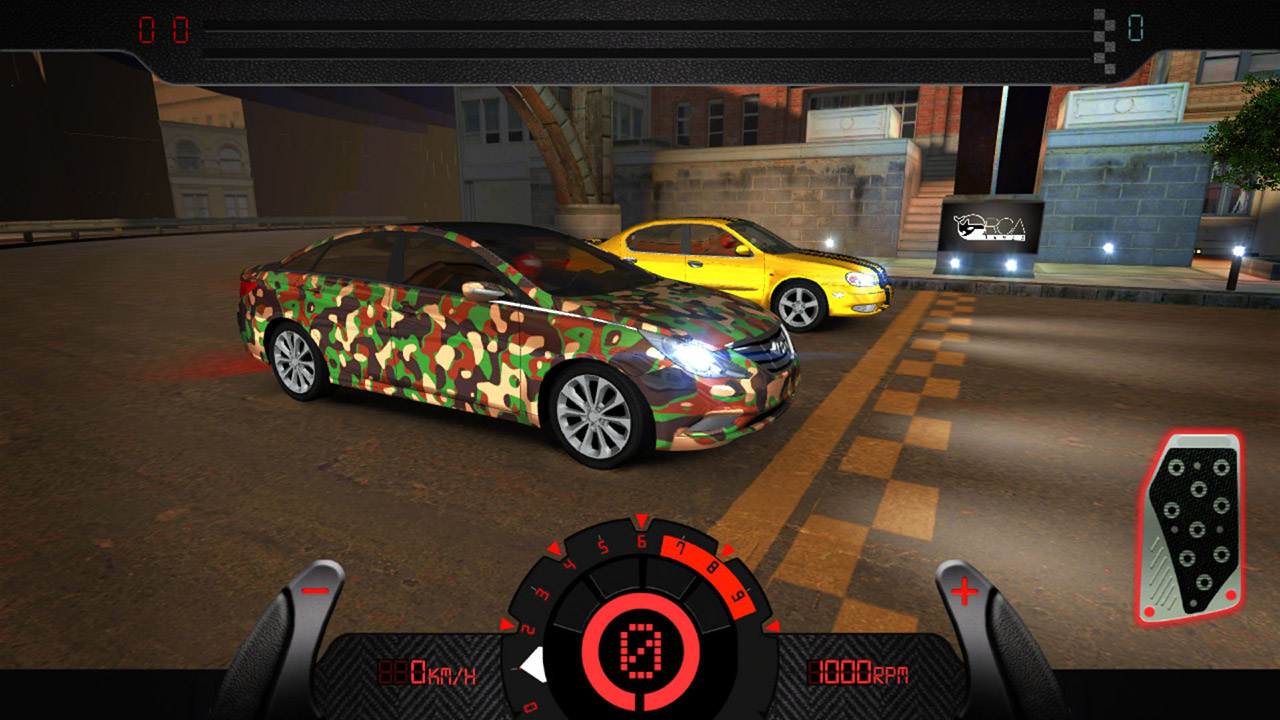1280x720 pixels.
Task: Tap the gas pedal to accelerate
Action: pos(1191,528)
